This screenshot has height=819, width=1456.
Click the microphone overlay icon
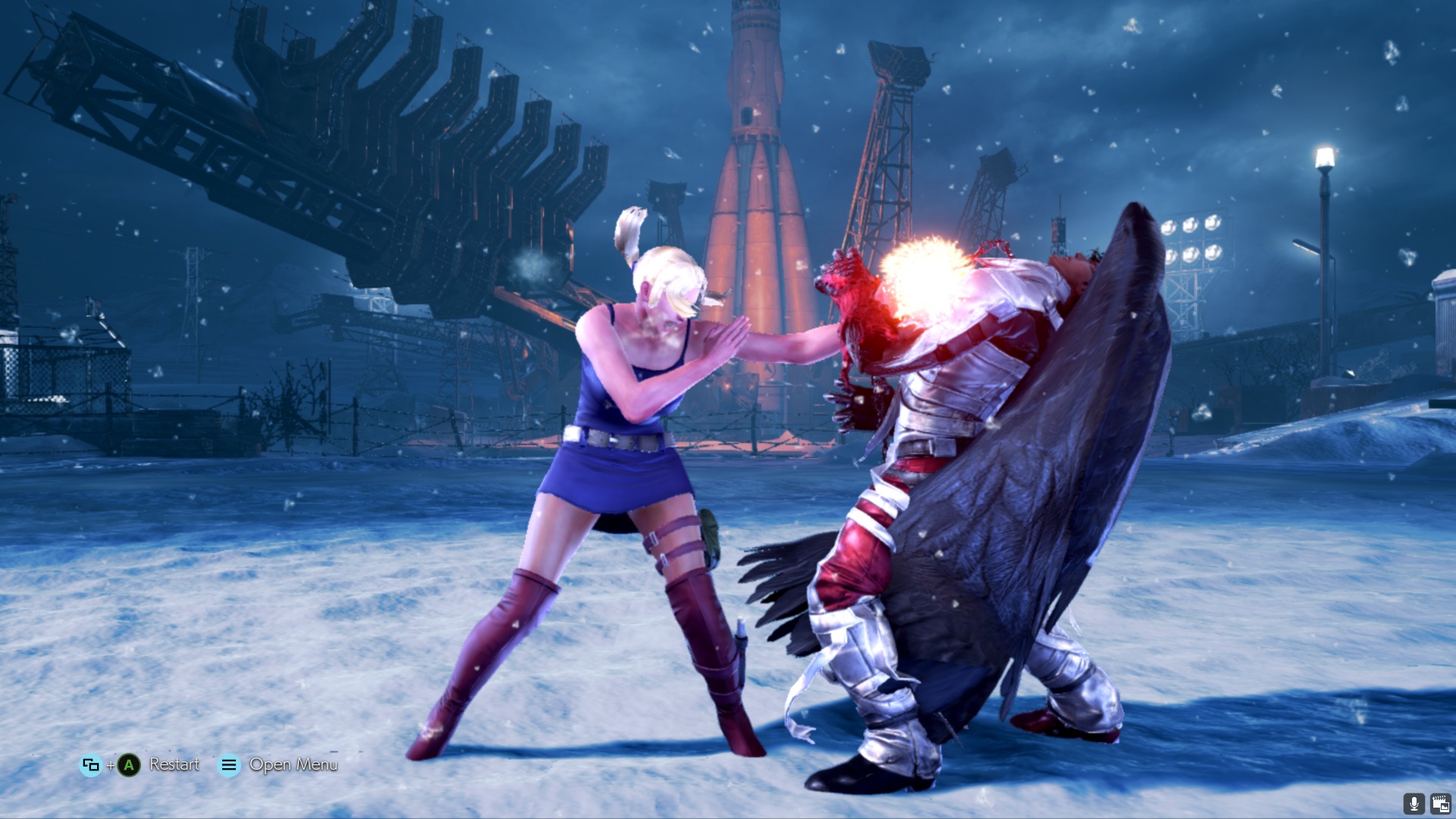pyautogui.click(x=1414, y=803)
